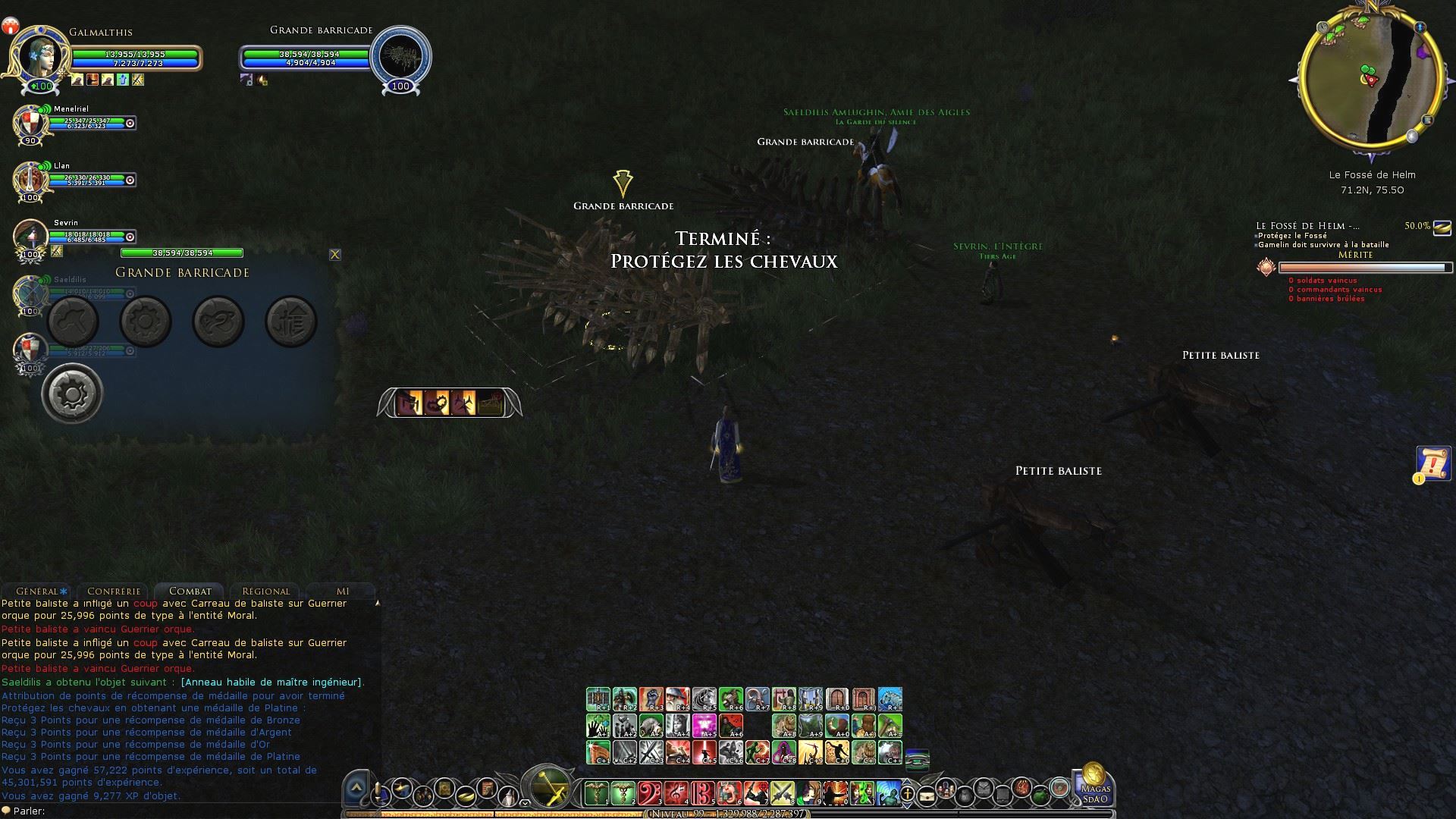Switch to the Combat chat tab
The width and height of the screenshot is (1456, 819).
(190, 591)
